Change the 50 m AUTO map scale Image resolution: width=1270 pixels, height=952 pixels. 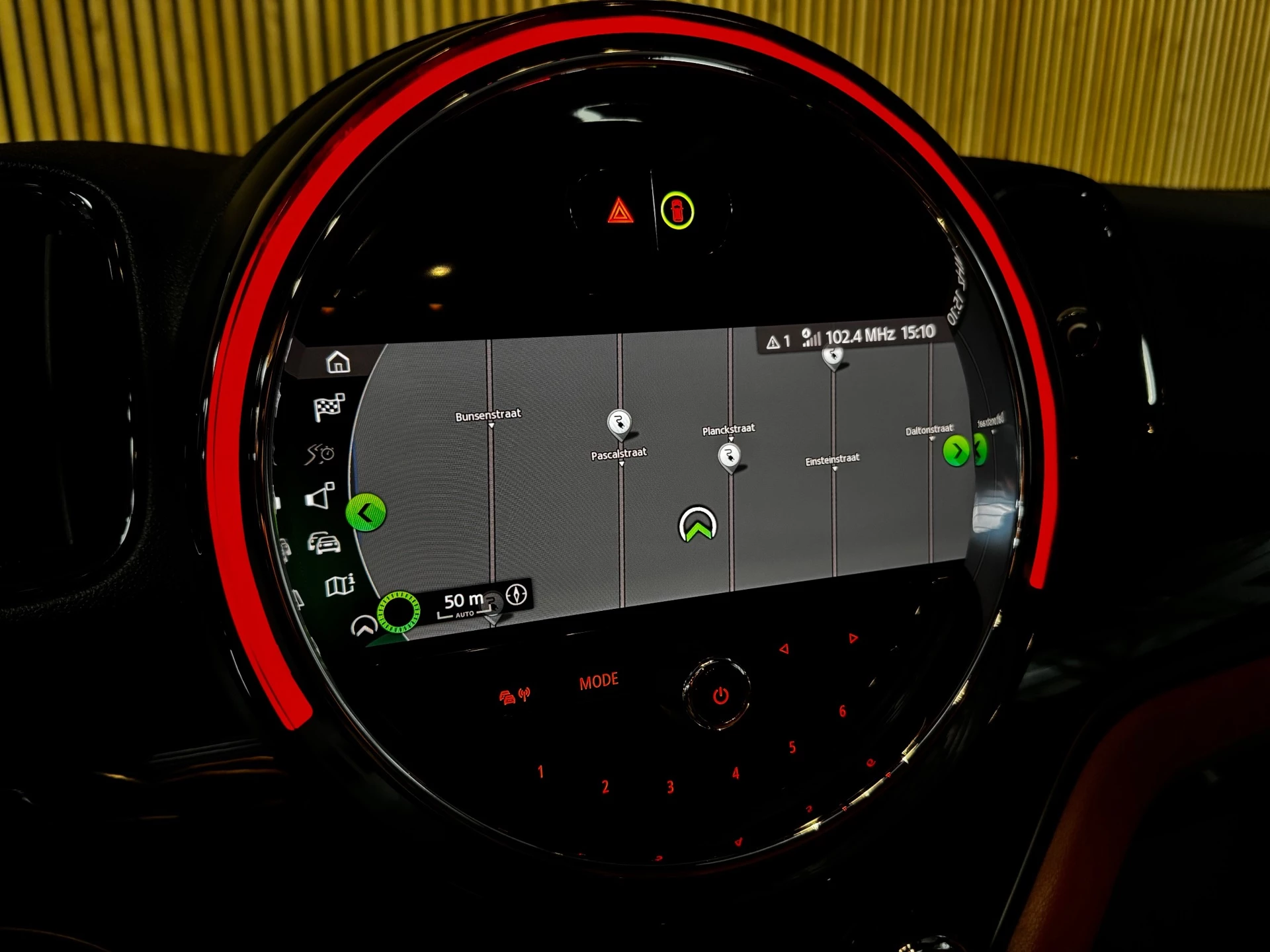462,604
